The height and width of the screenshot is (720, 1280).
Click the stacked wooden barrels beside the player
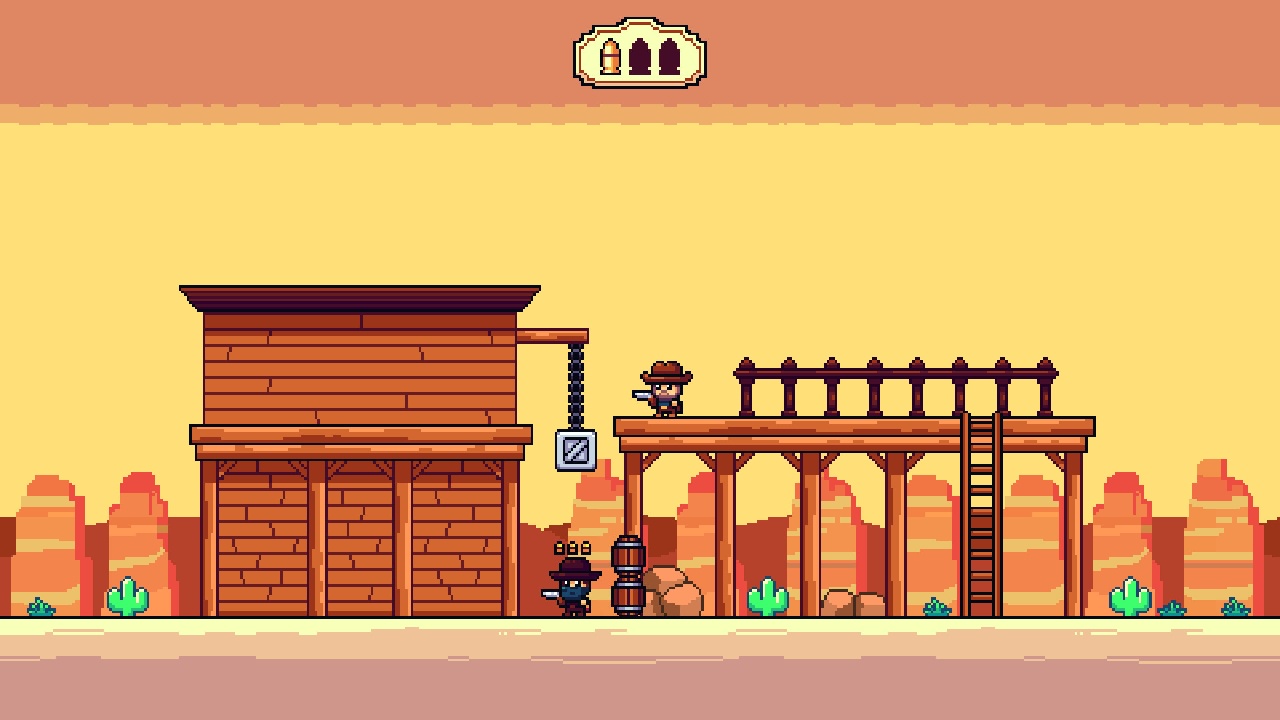[x=627, y=575]
